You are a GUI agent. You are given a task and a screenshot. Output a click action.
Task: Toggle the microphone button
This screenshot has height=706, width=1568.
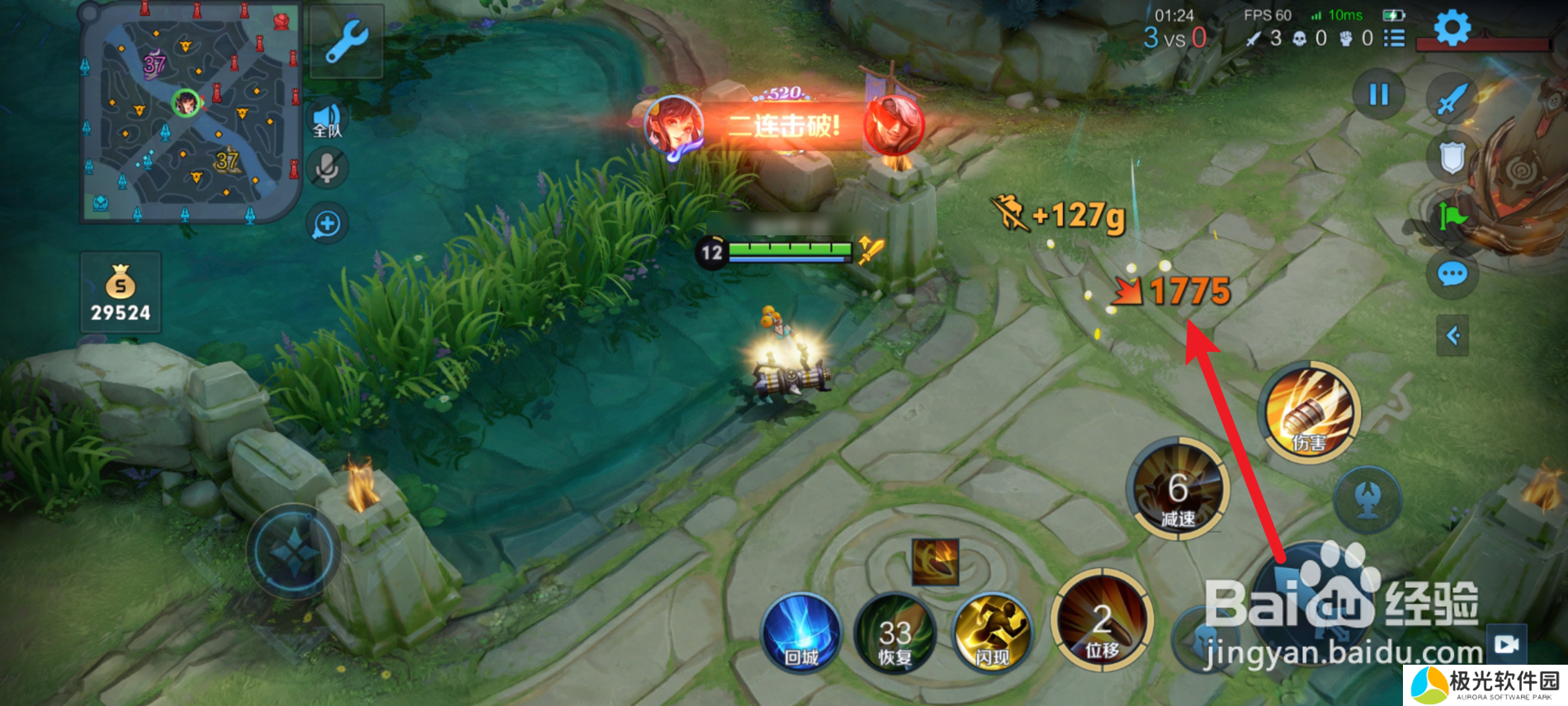click(x=327, y=168)
